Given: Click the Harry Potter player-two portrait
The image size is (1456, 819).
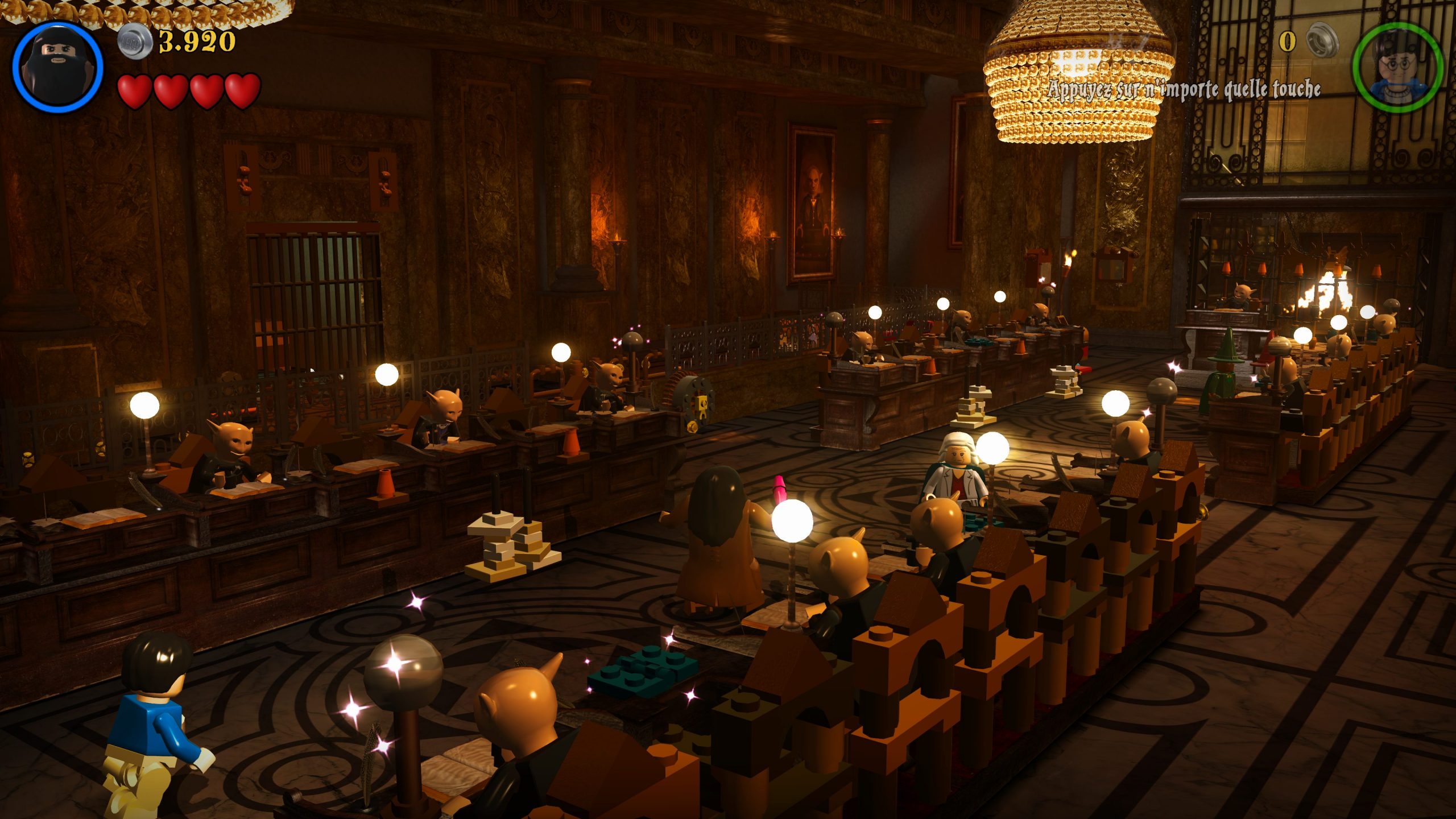Looking at the screenshot, I should pos(1397,68).
